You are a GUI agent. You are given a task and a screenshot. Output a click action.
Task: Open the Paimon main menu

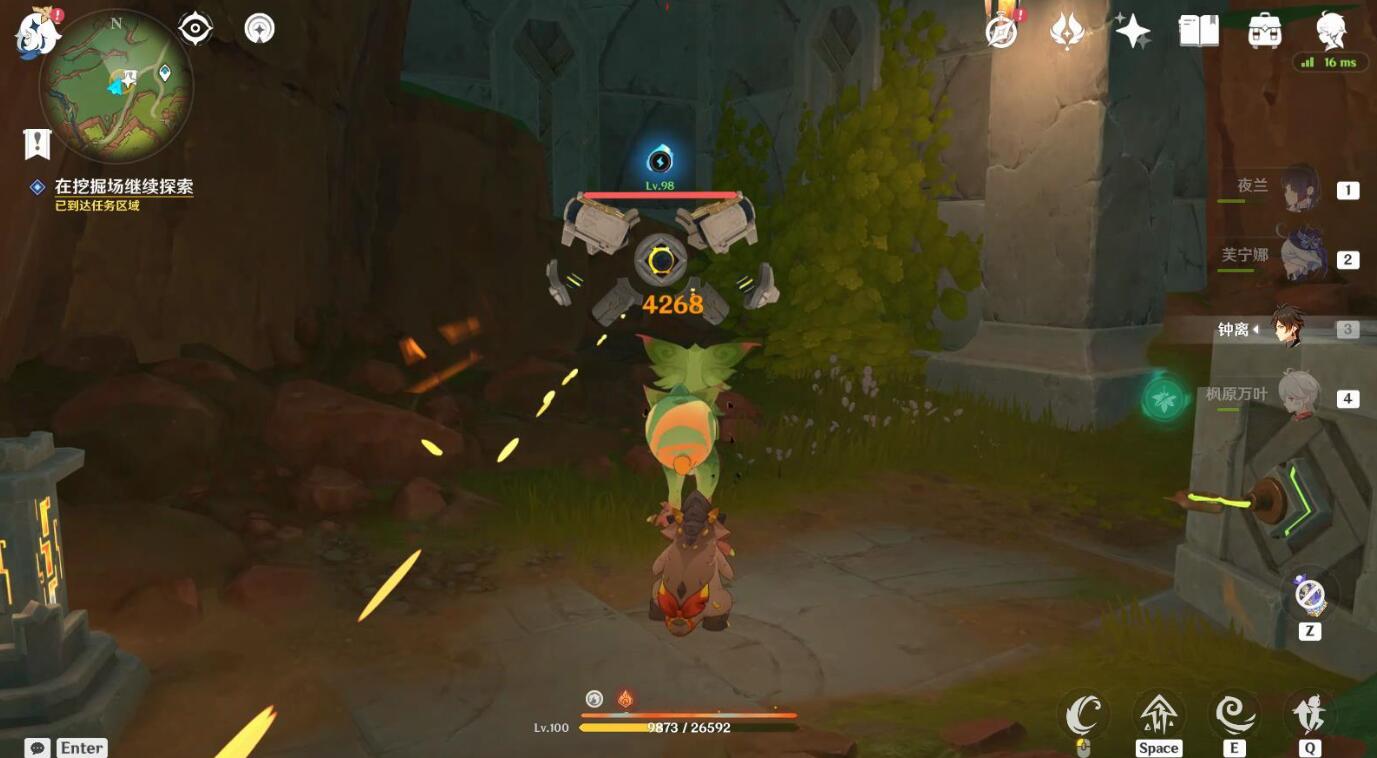pyautogui.click(x=36, y=31)
